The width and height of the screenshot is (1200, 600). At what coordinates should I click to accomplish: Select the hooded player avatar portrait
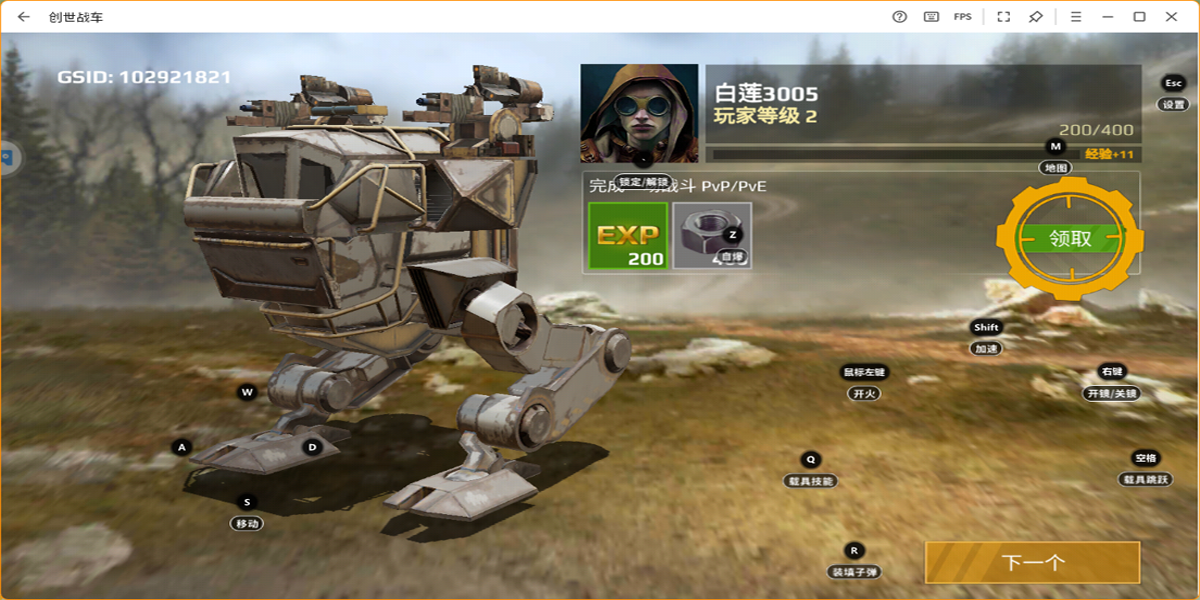tap(639, 113)
